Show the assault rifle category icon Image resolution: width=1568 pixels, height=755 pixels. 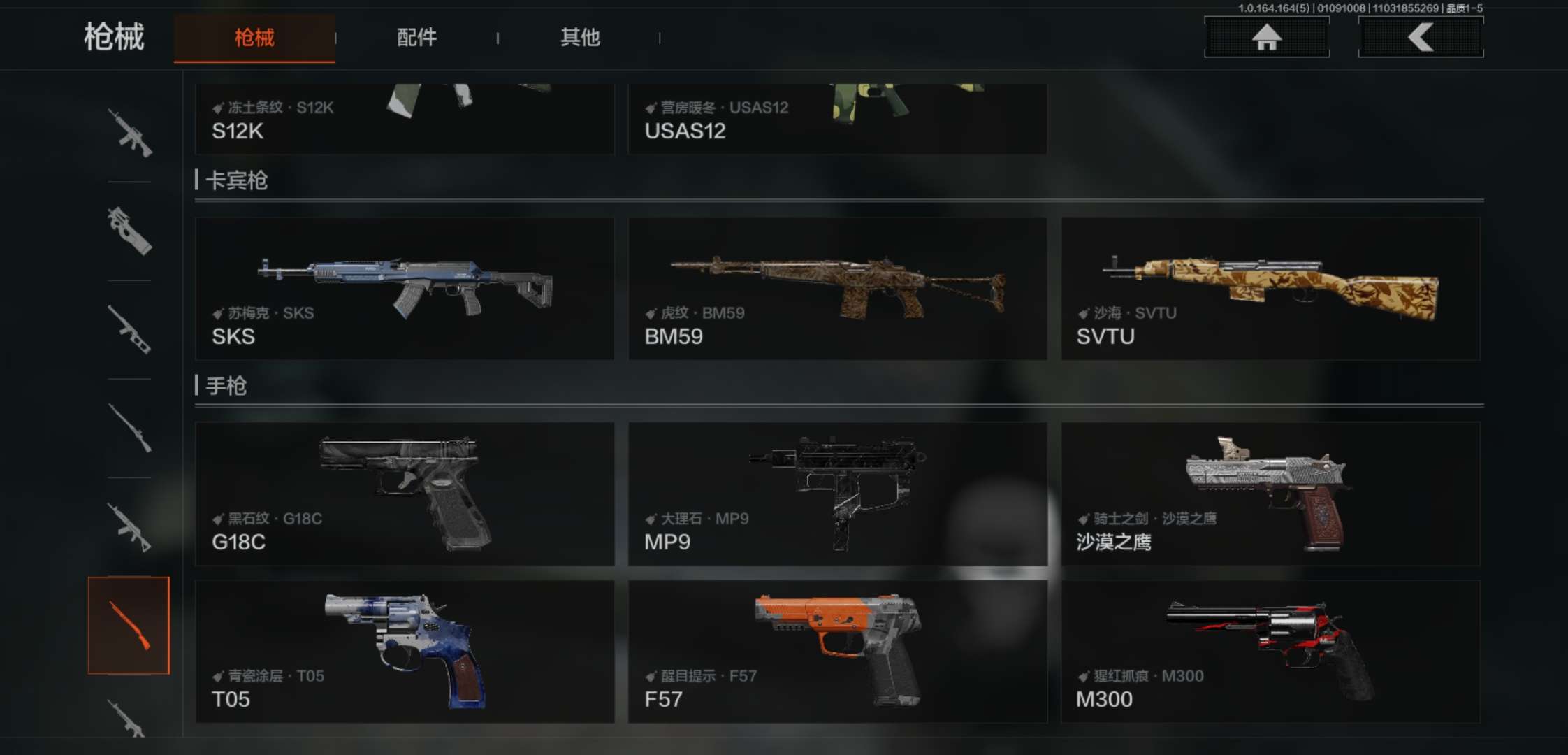click(x=129, y=132)
